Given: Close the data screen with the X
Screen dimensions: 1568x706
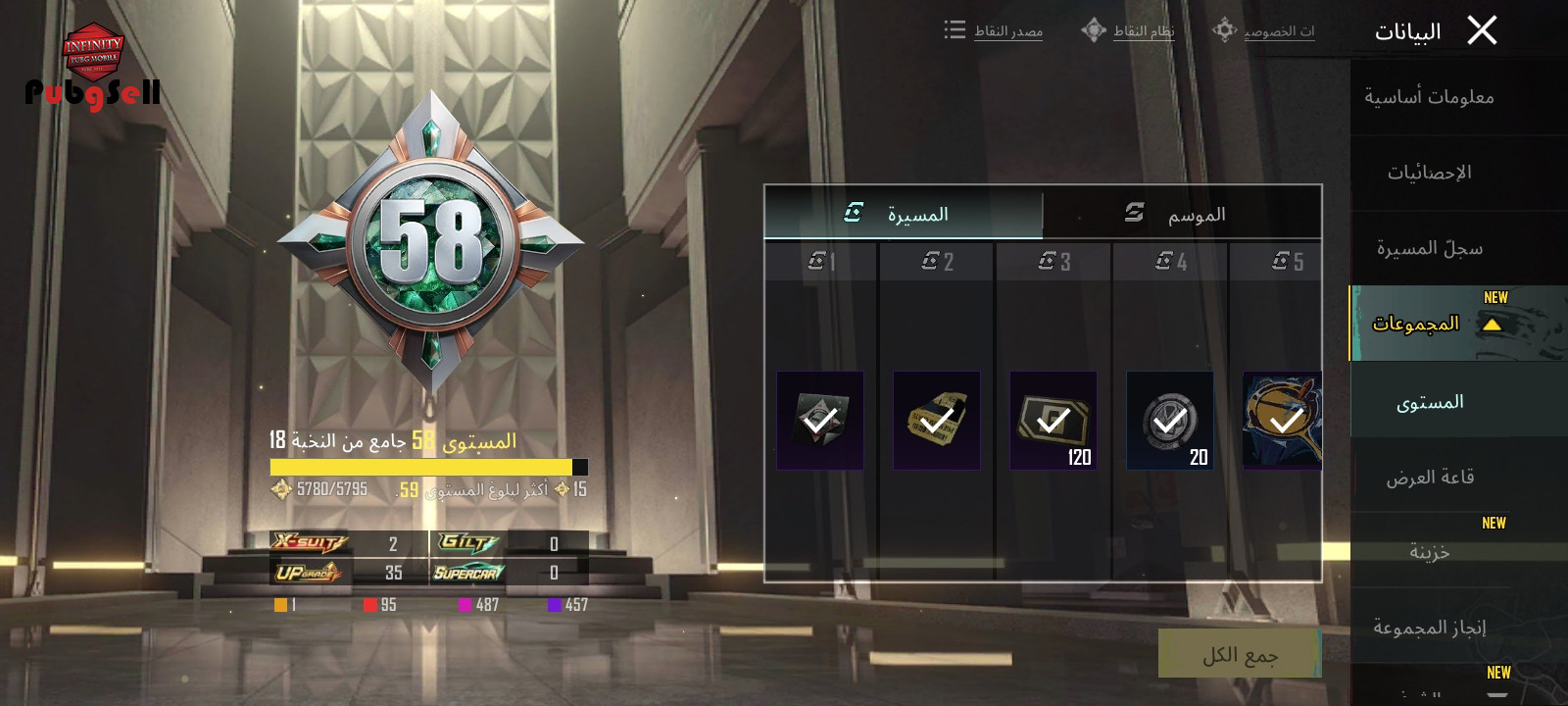Looking at the screenshot, I should coord(1482,31).
